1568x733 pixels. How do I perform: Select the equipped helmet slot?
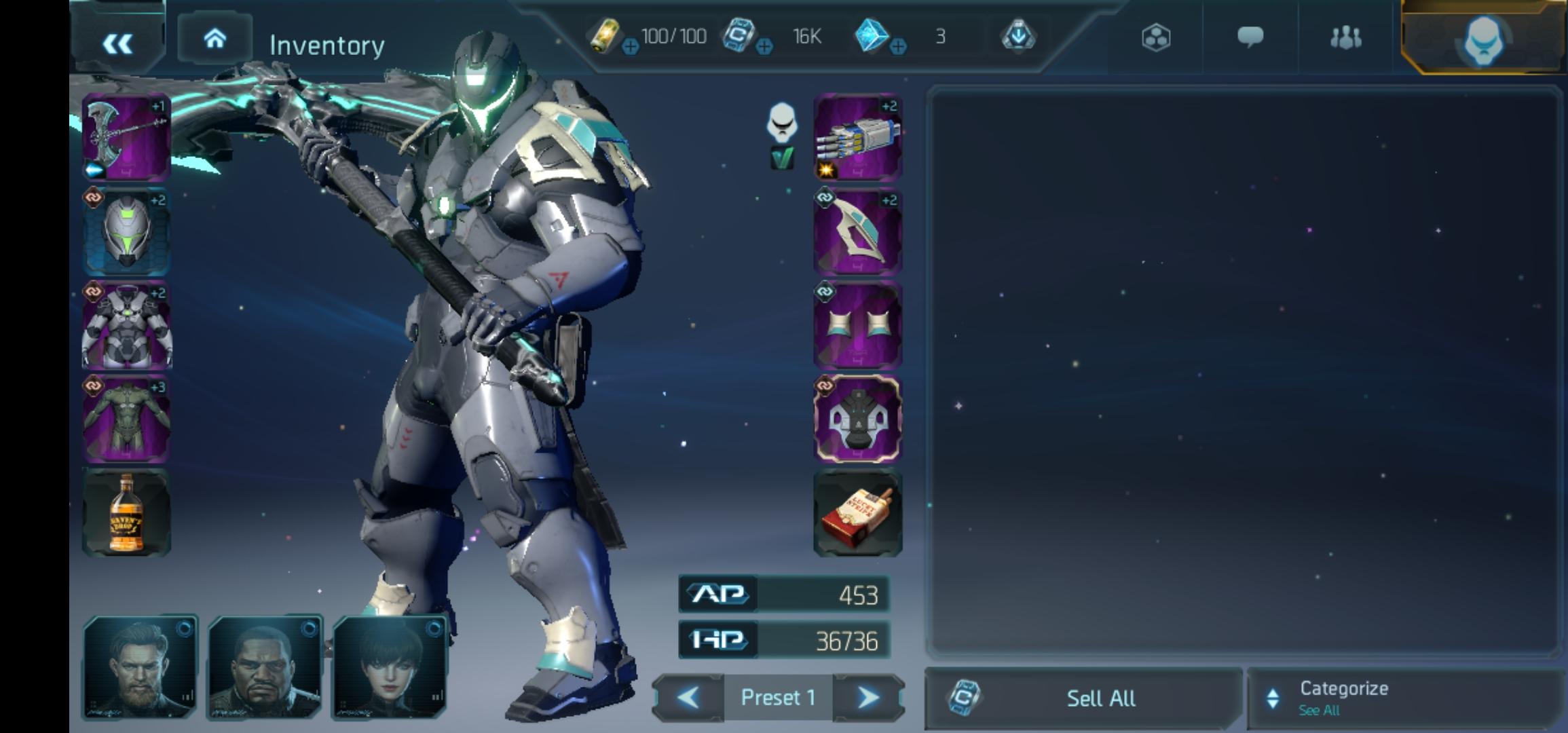tap(126, 232)
